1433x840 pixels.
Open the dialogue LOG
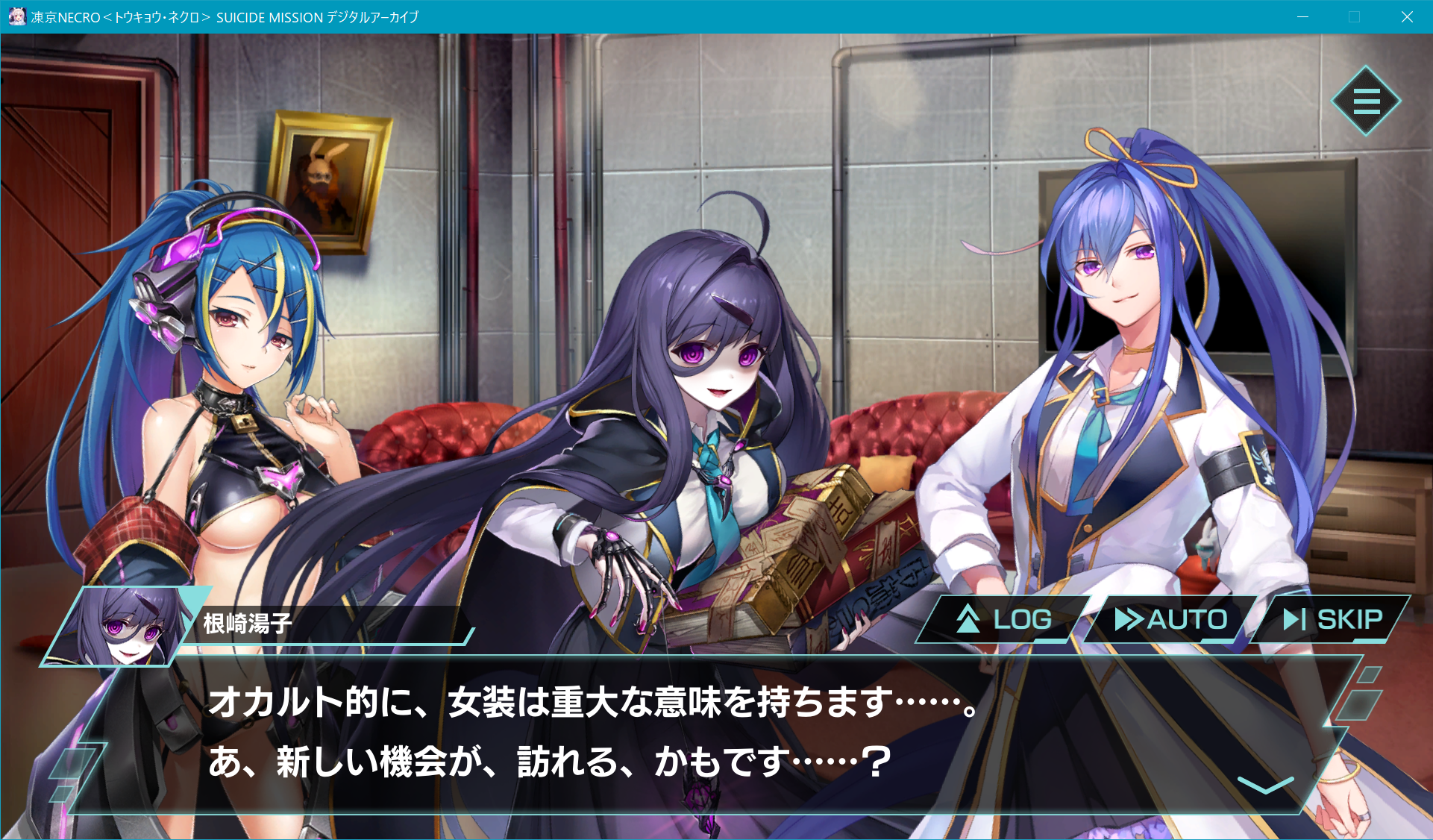click(1004, 619)
